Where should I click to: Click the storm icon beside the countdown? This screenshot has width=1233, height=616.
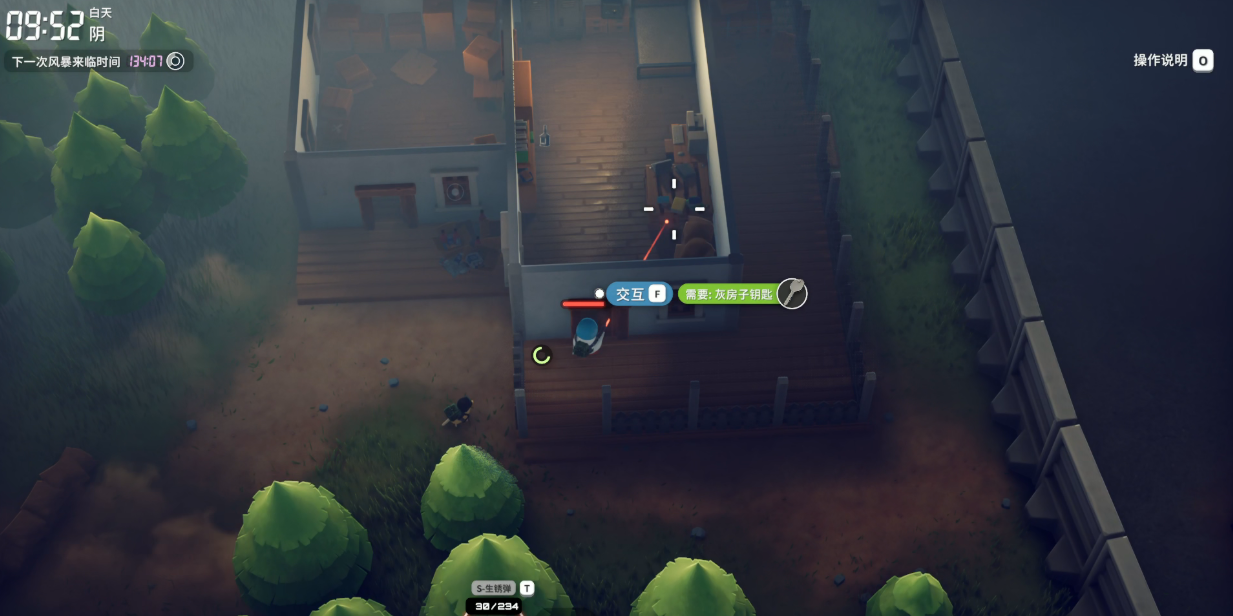coord(176,61)
